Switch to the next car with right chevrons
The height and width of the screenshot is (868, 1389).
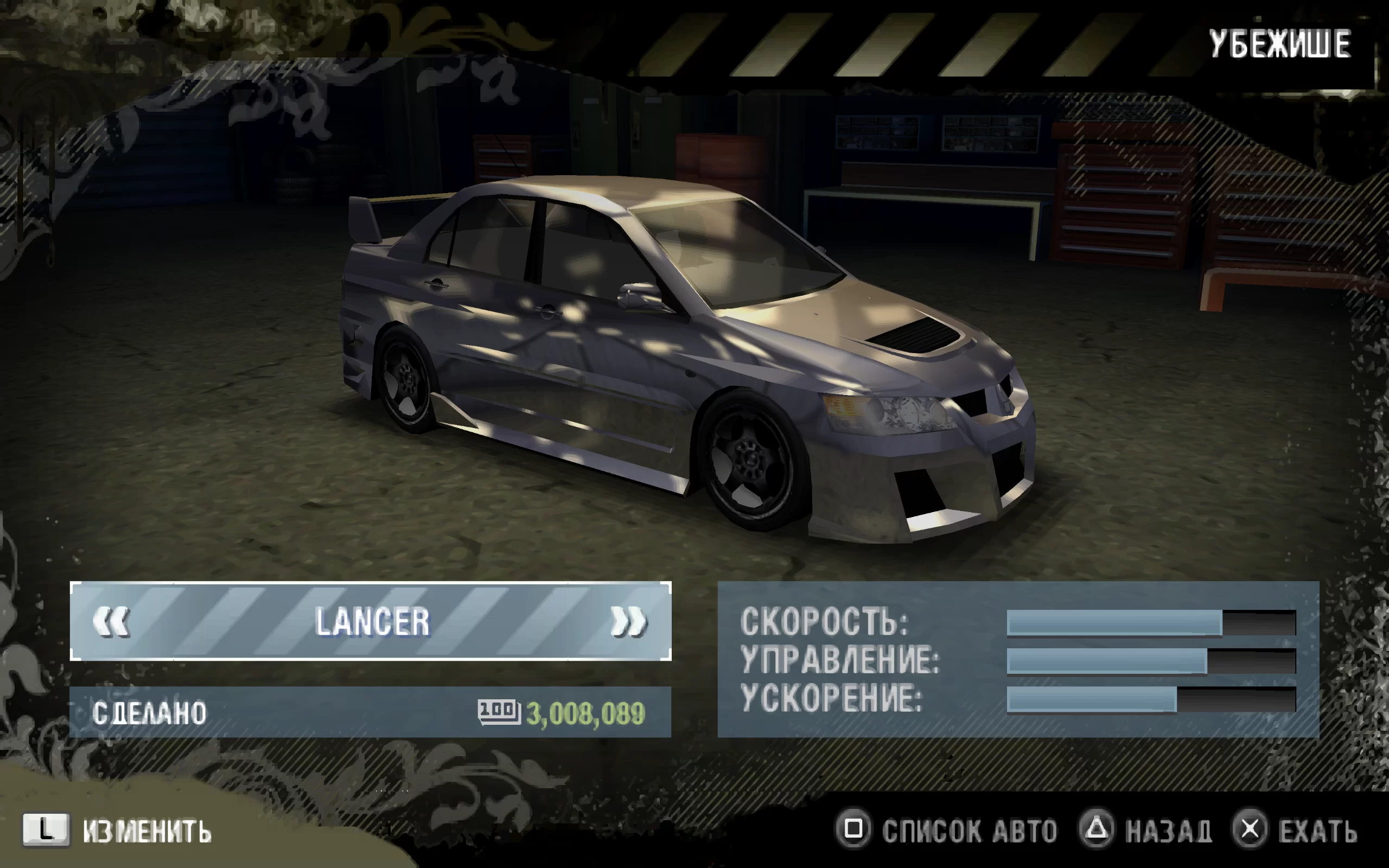click(x=628, y=621)
